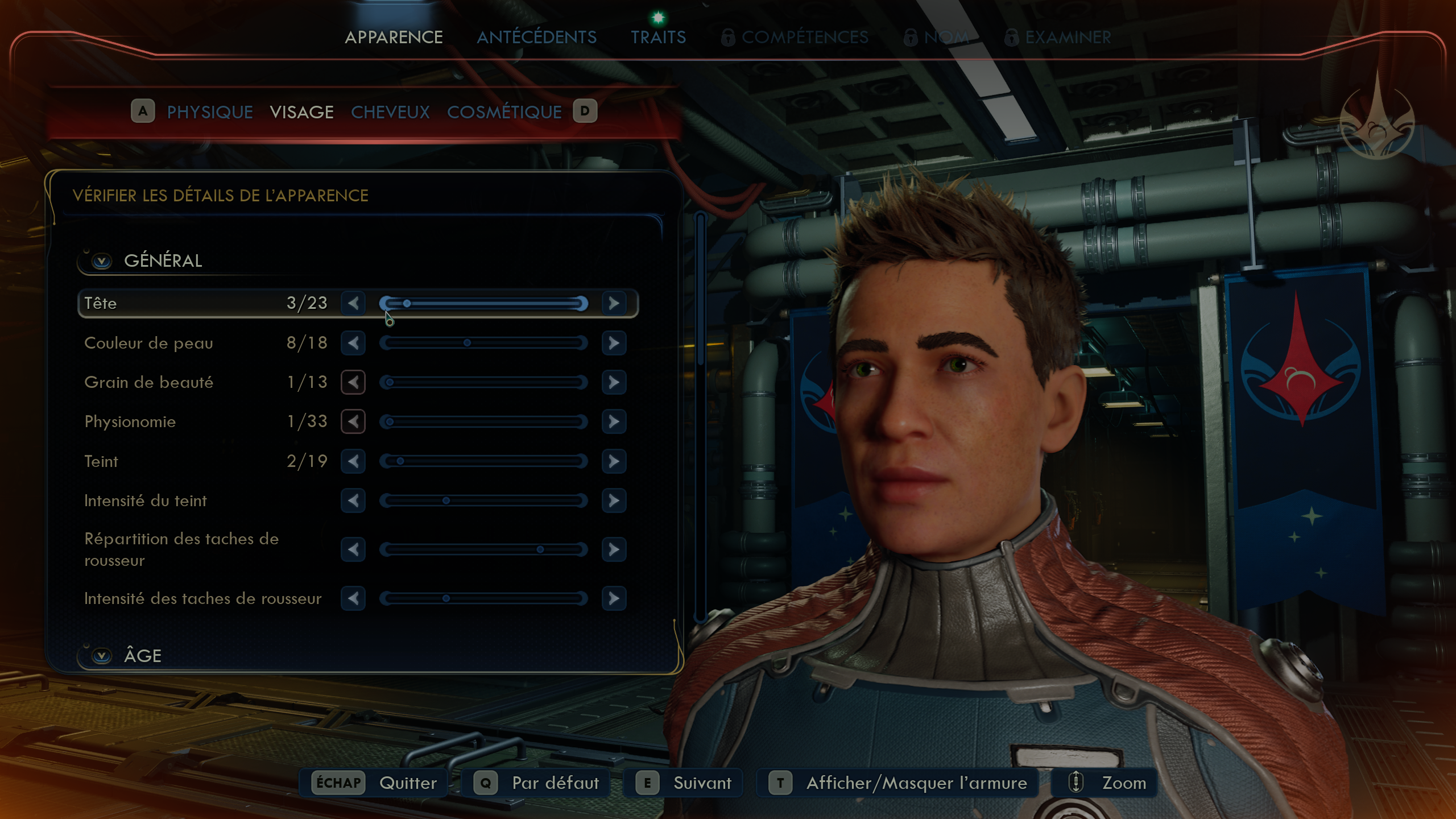
Task: Increase the Tête value with right arrow
Action: (x=614, y=303)
